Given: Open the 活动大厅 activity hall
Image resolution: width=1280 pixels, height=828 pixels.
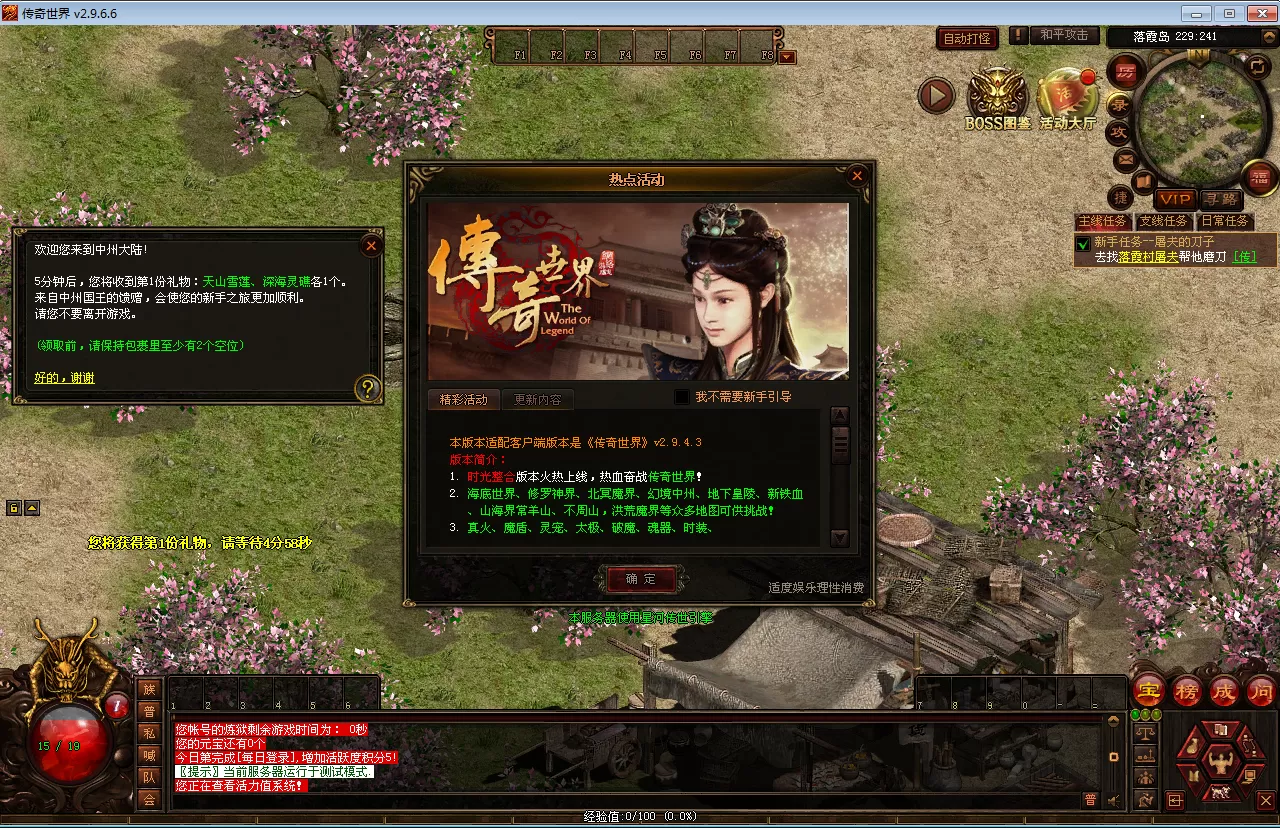Looking at the screenshot, I should (1067, 98).
